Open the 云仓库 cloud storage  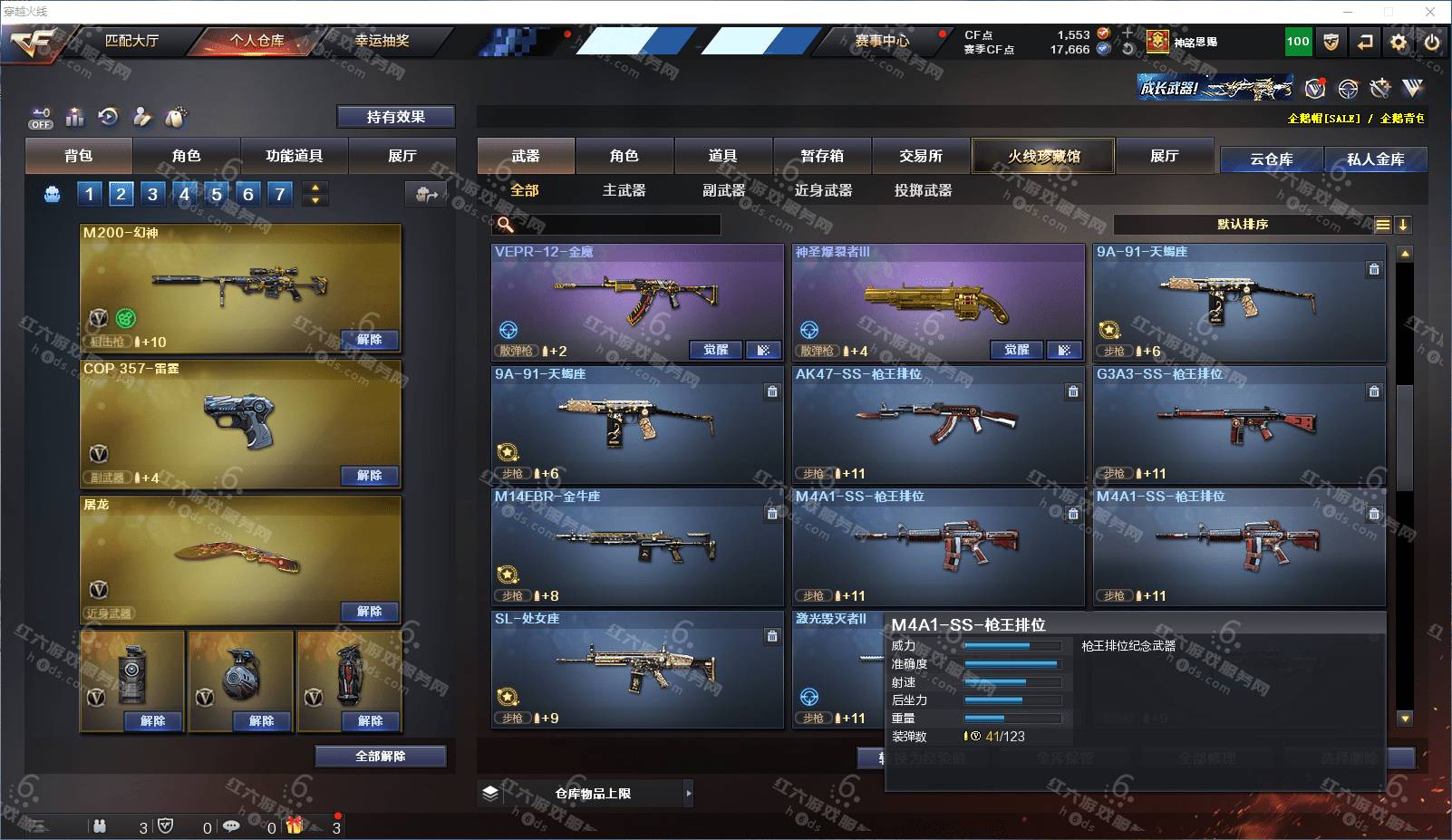click(x=1271, y=159)
